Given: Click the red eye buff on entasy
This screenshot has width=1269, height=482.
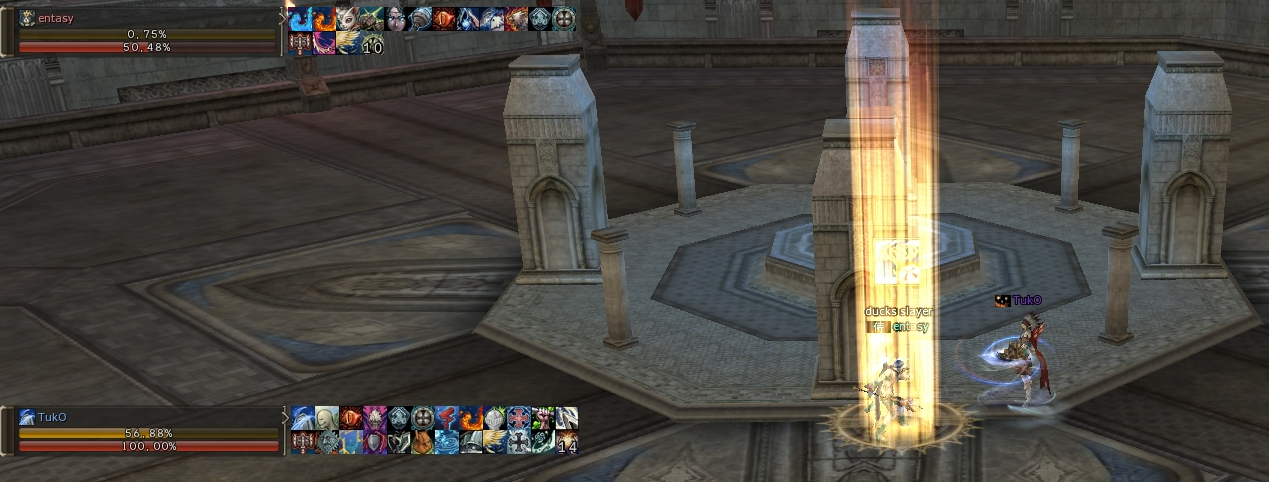Looking at the screenshot, I should 444,19.
